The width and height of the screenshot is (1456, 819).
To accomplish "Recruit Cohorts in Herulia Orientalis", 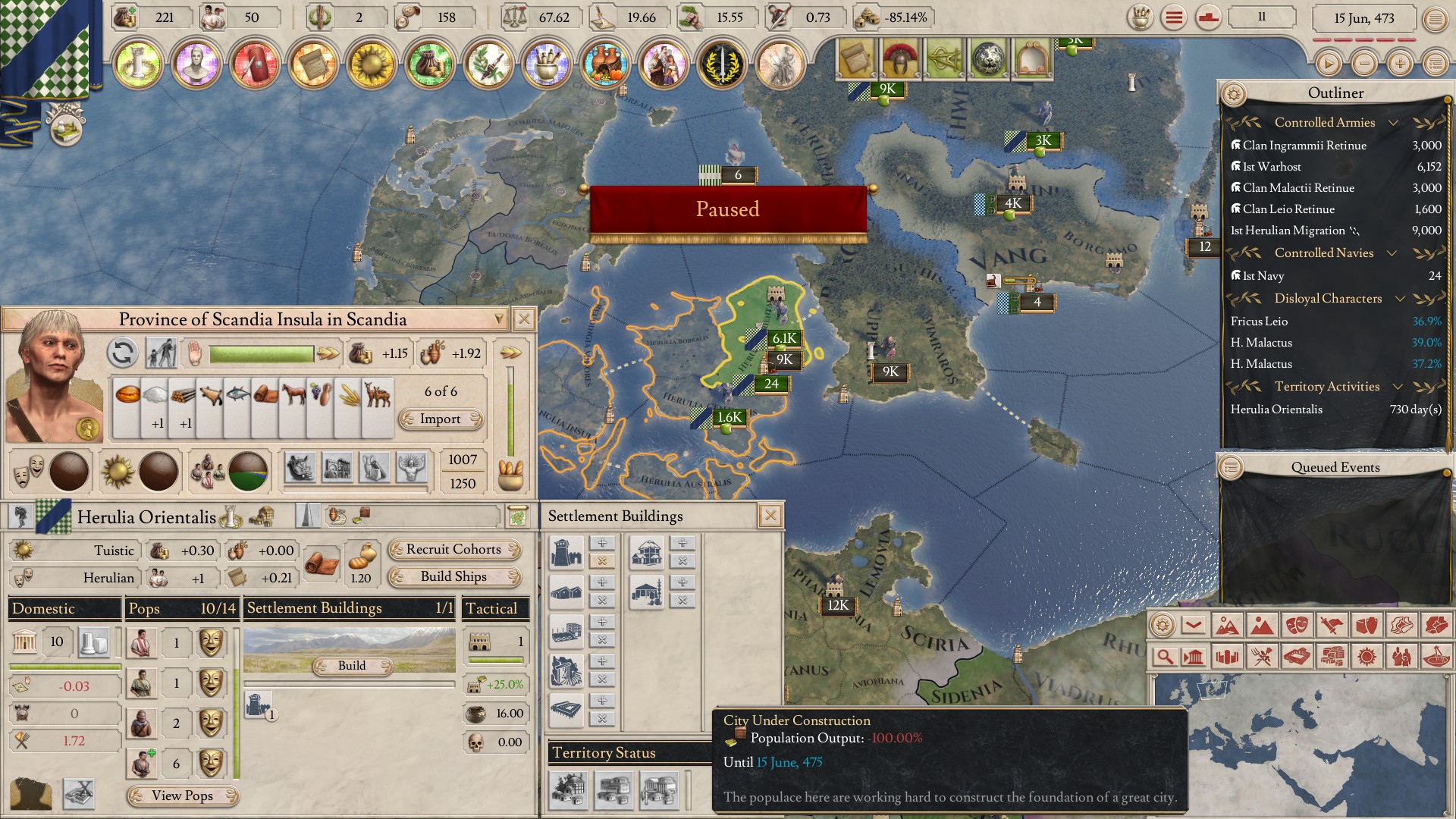I will point(453,549).
